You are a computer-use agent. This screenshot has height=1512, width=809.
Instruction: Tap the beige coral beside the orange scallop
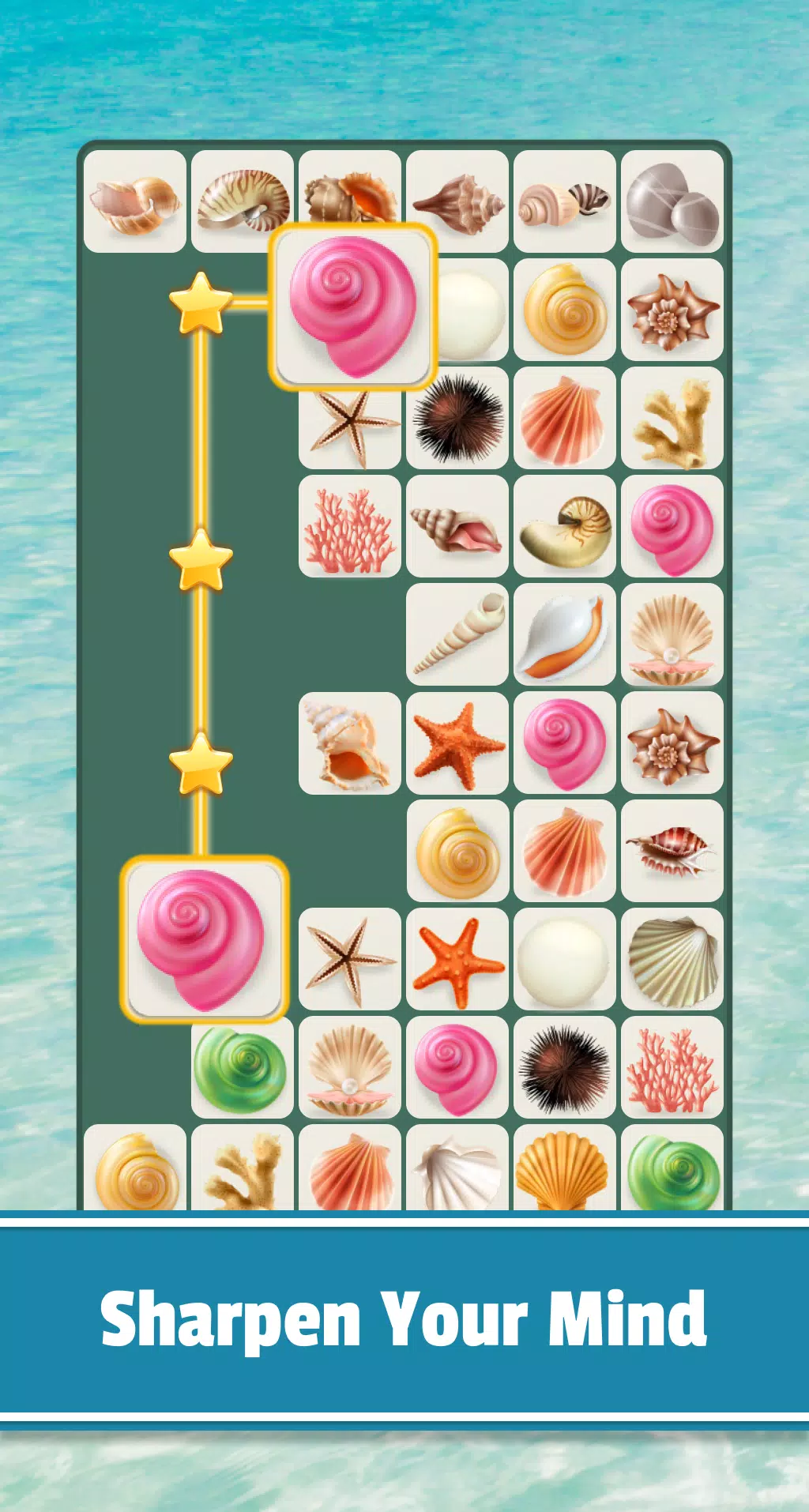672,418
